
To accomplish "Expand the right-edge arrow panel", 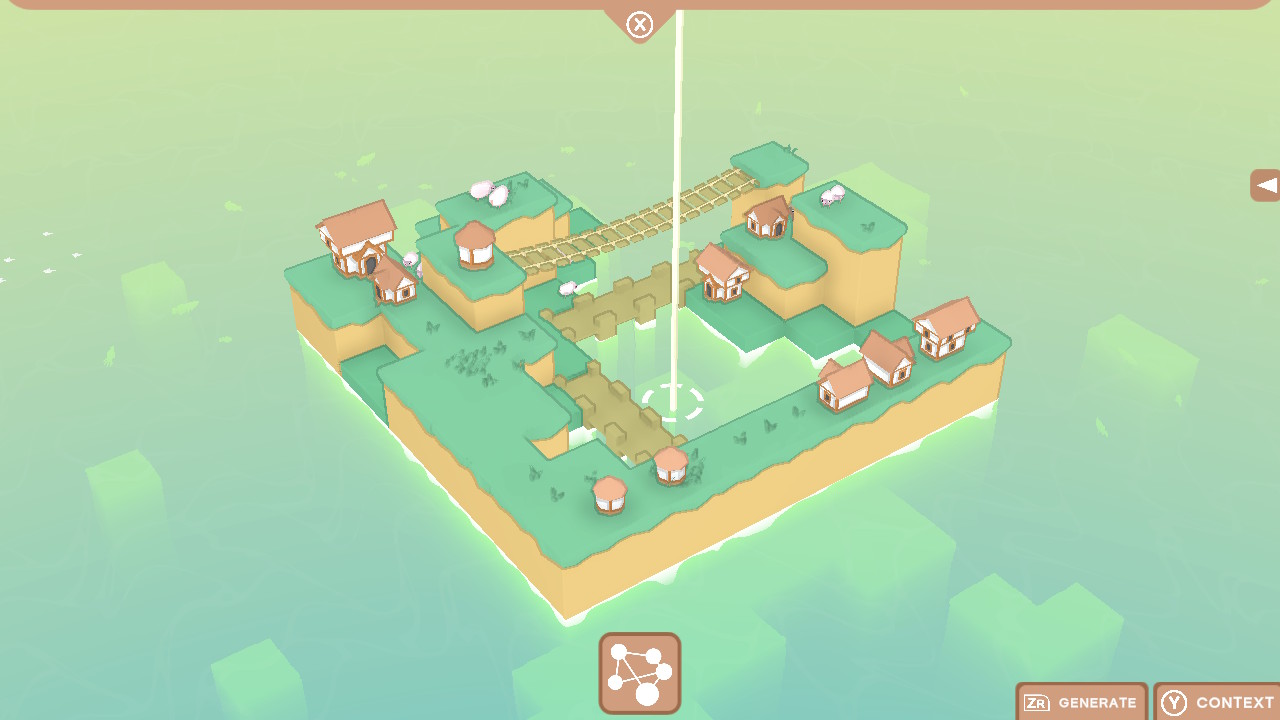I will pos(1264,185).
